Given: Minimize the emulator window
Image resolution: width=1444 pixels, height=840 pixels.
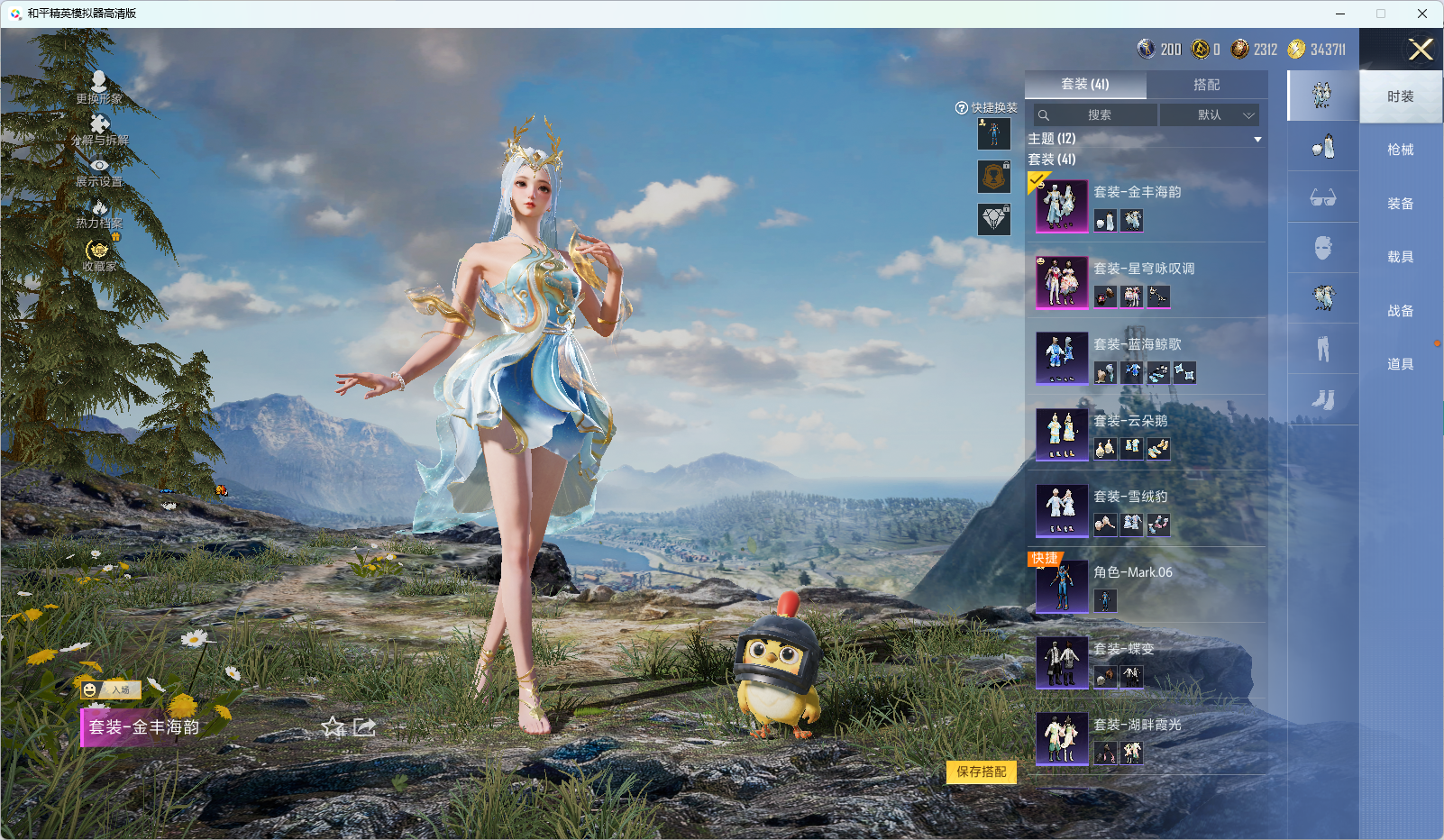Looking at the screenshot, I should (1340, 14).
